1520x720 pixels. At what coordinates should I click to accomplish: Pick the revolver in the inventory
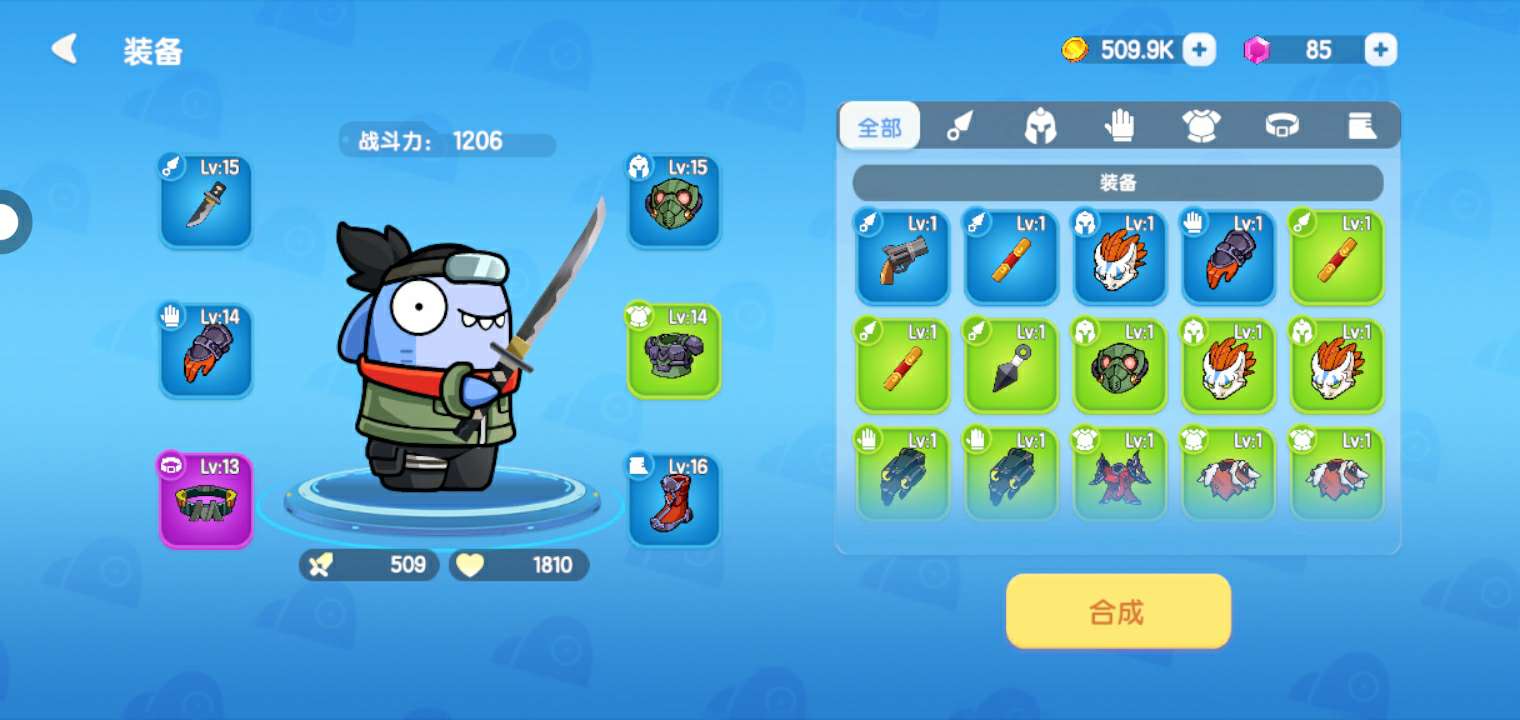(x=902, y=257)
